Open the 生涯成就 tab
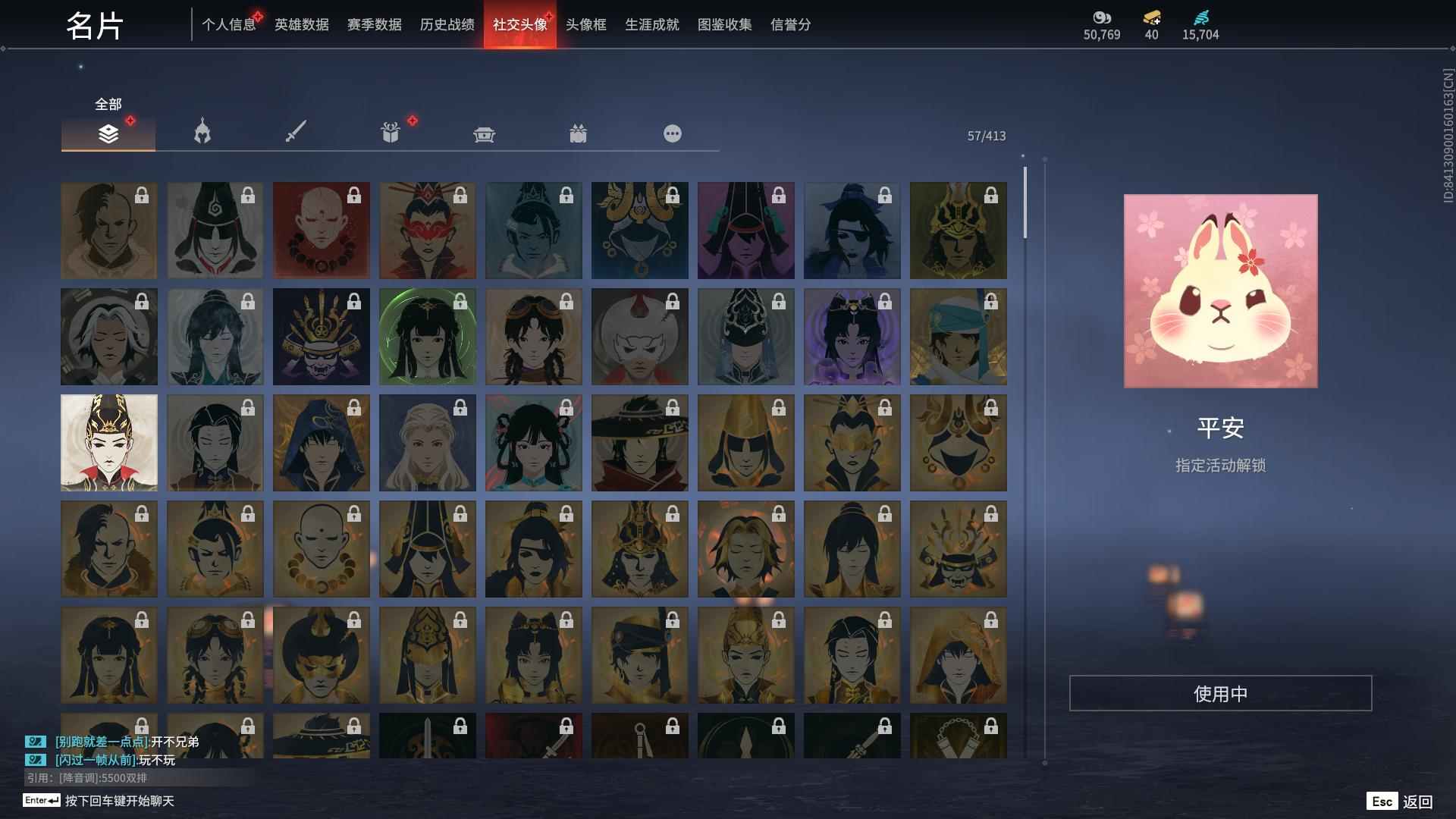Viewport: 1456px width, 819px height. pos(651,24)
